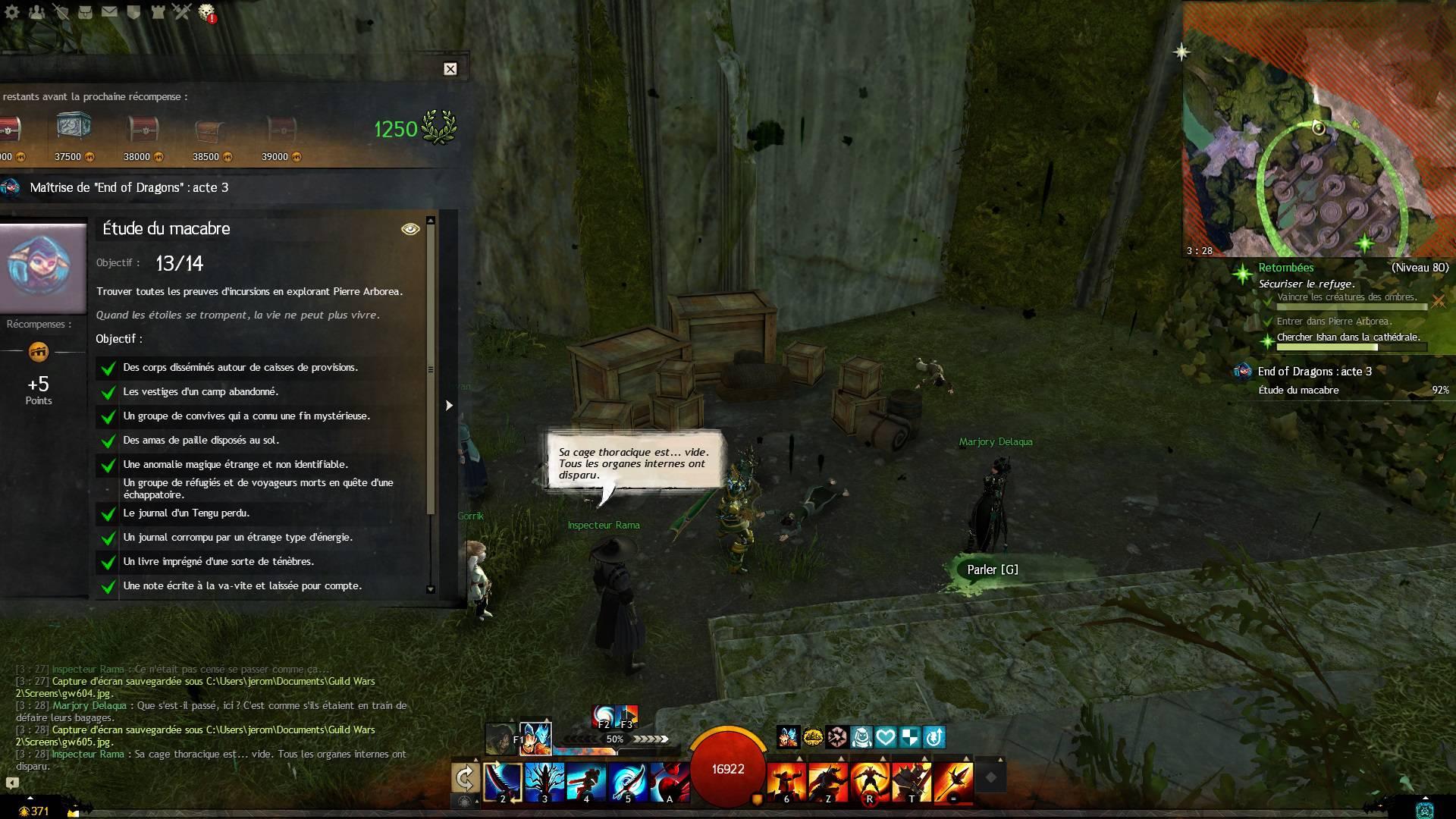Open the World vs World tower icon
The height and width of the screenshot is (819, 1456).
[x=158, y=11]
